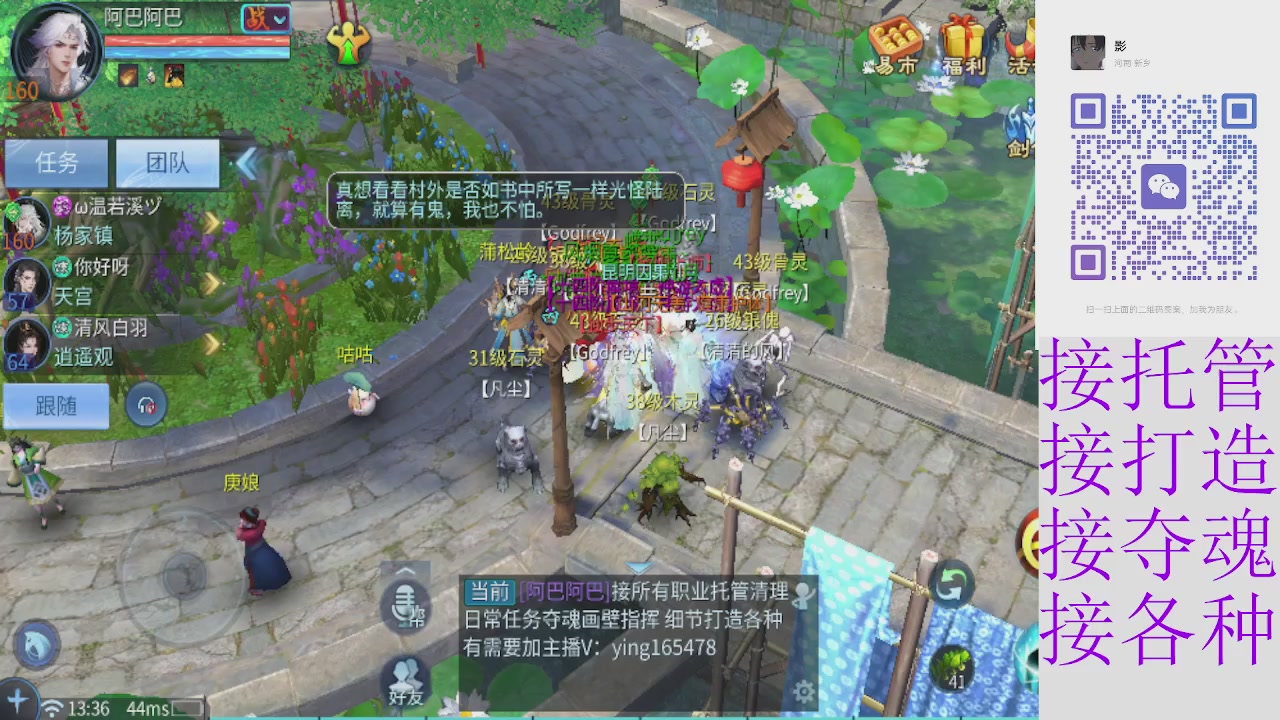Switch to the 任务 quest tab

coord(56,162)
